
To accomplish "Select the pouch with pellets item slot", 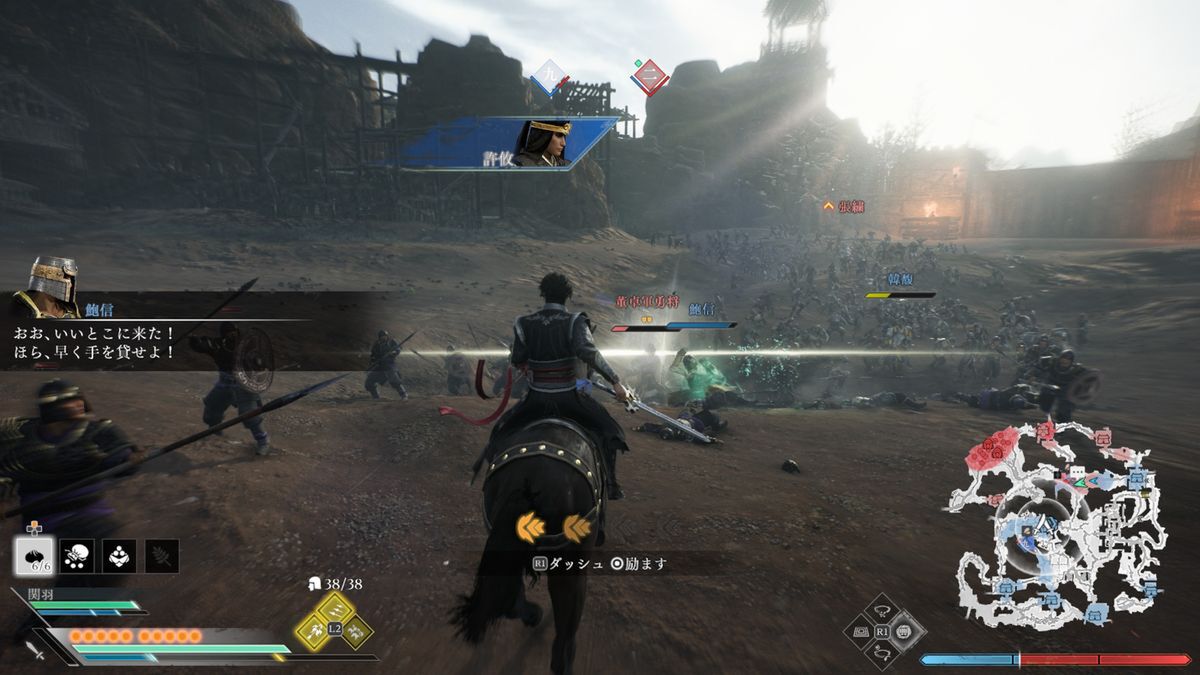I will coord(77,556).
